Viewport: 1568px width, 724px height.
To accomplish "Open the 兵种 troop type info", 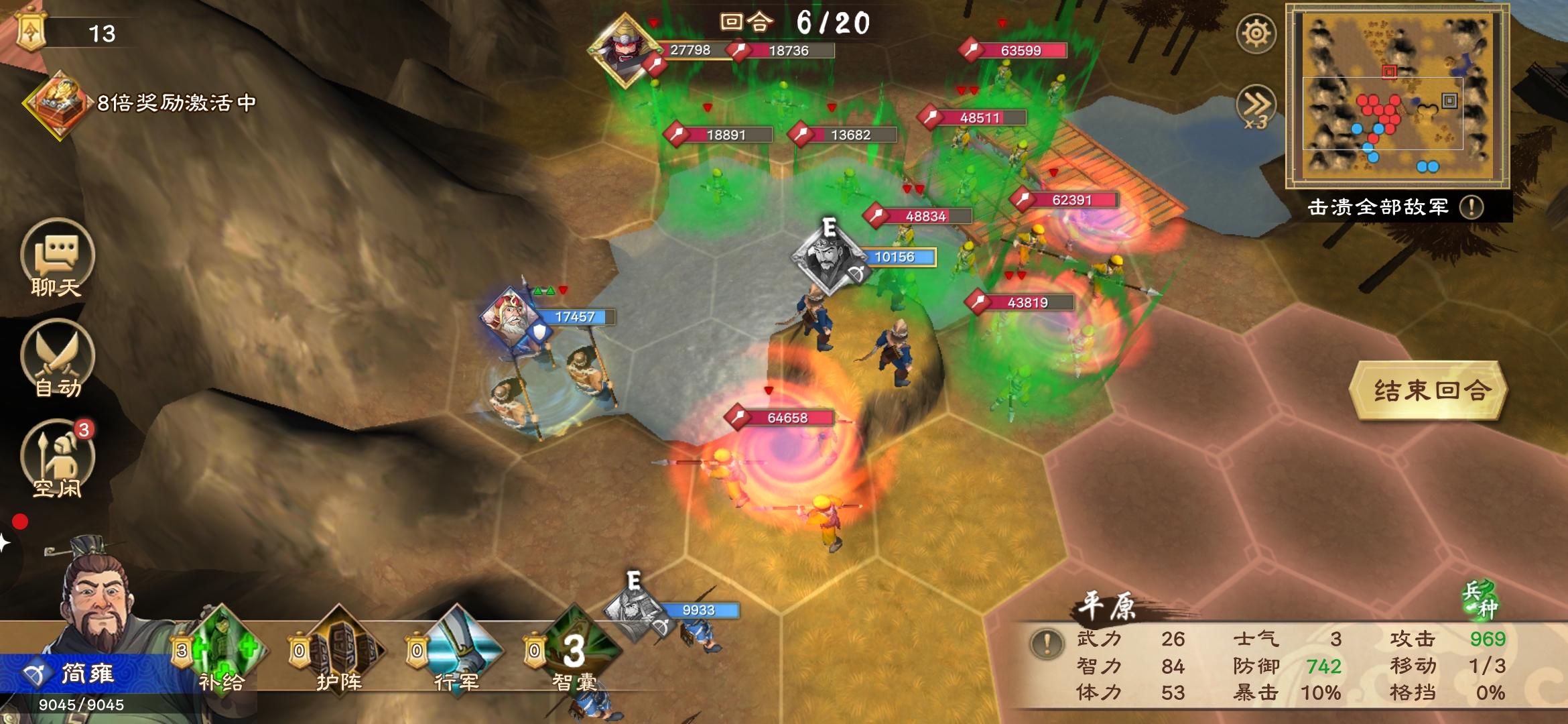I will [x=1480, y=599].
